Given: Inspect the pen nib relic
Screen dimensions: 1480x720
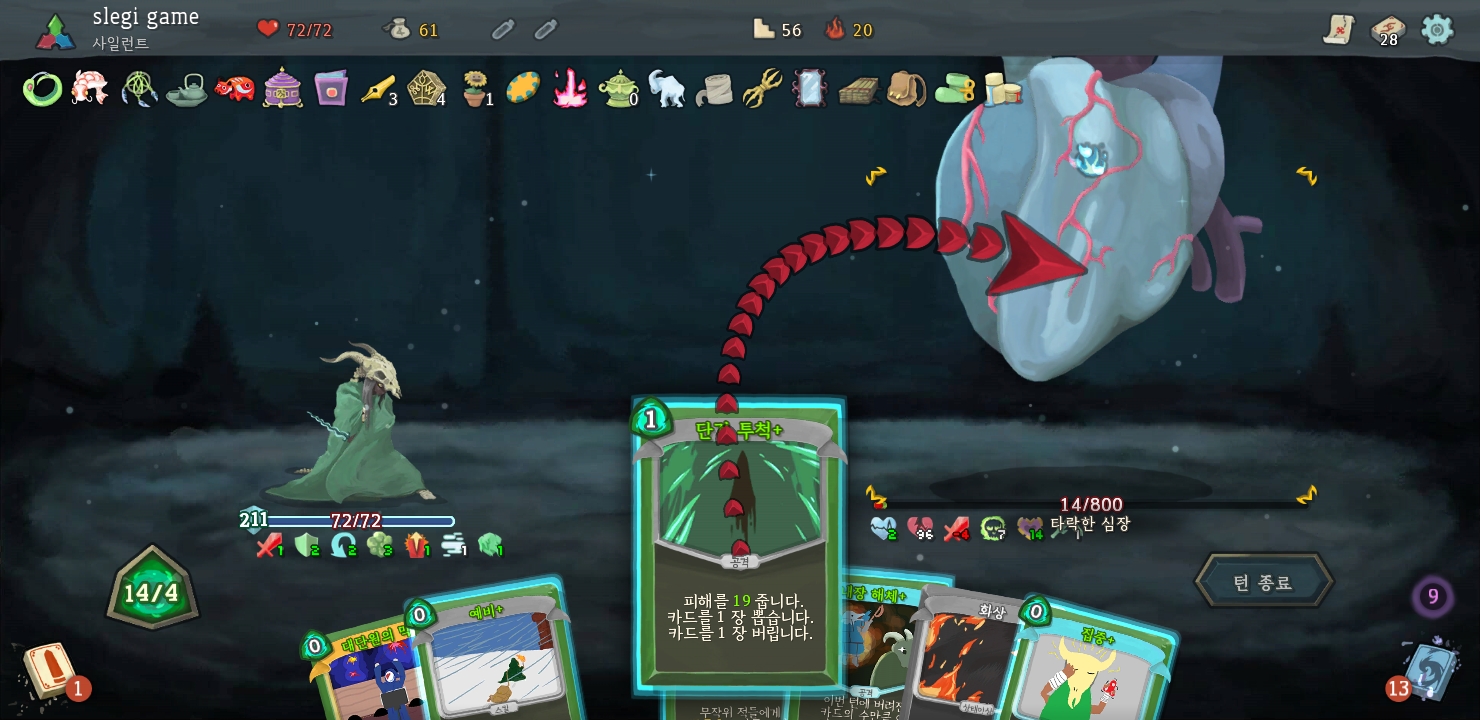Looking at the screenshot, I should [378, 88].
